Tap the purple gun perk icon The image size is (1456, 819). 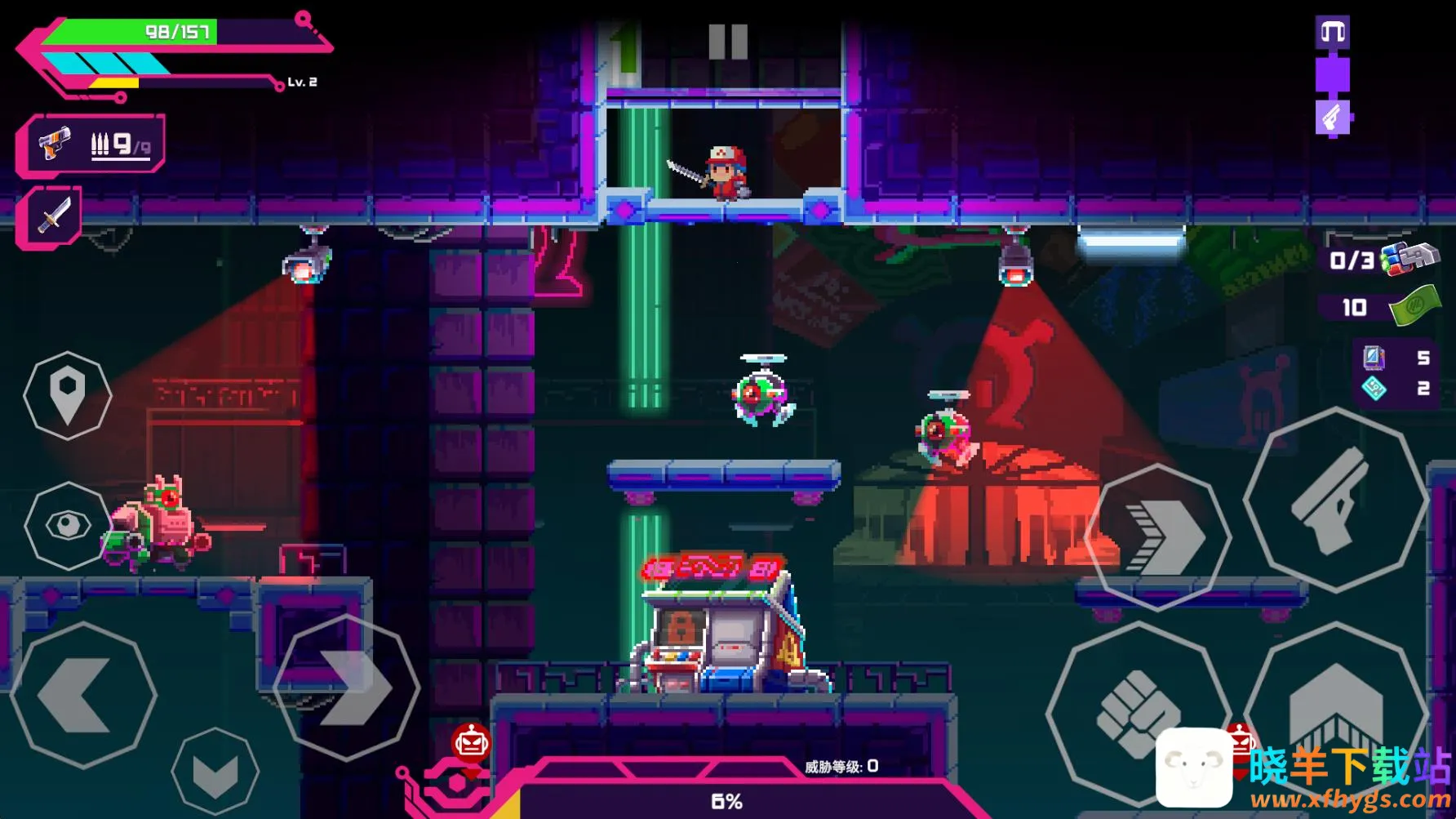pos(1333,118)
